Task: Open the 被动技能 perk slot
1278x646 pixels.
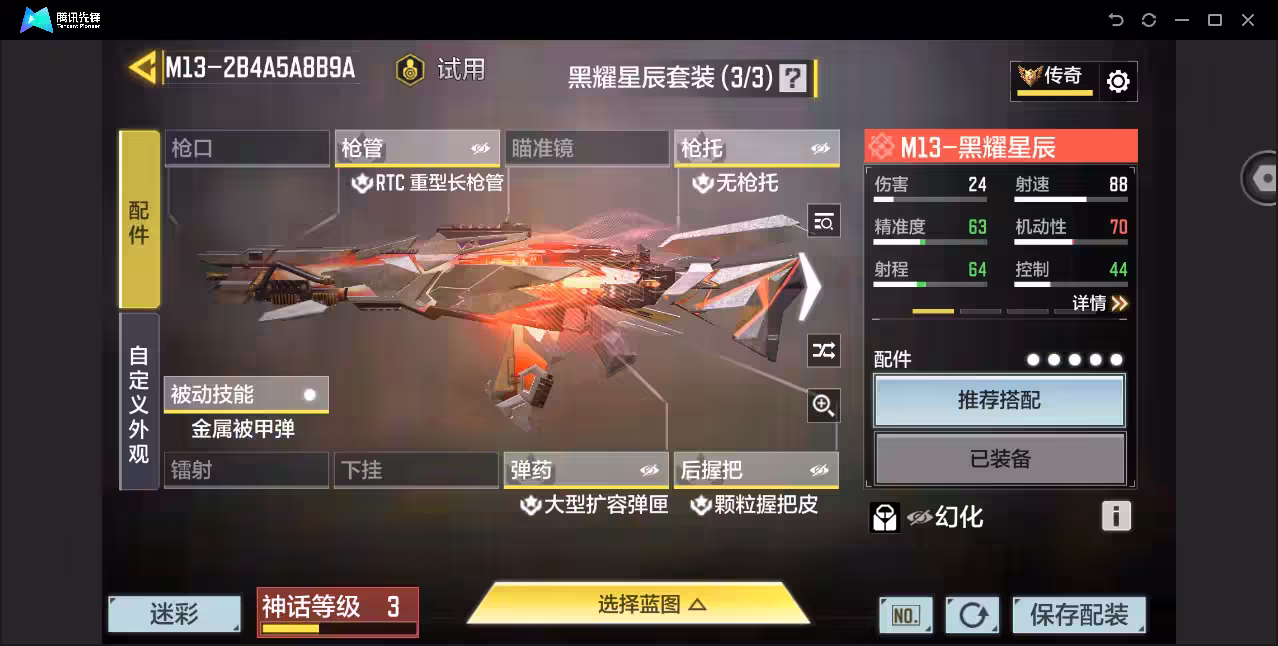Action: pyautogui.click(x=246, y=394)
